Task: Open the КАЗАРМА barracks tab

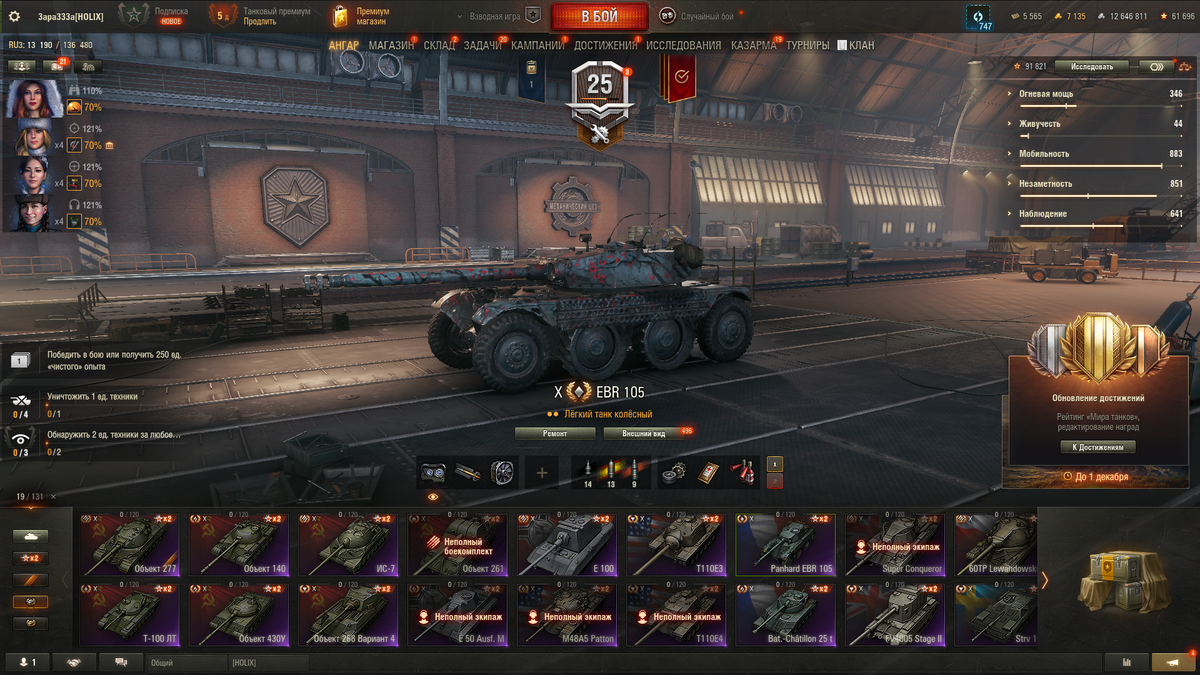Action: 753,46
